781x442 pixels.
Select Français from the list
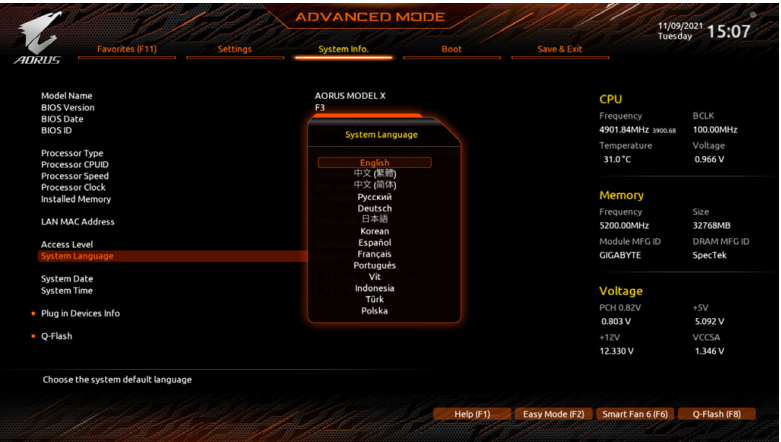click(x=374, y=254)
